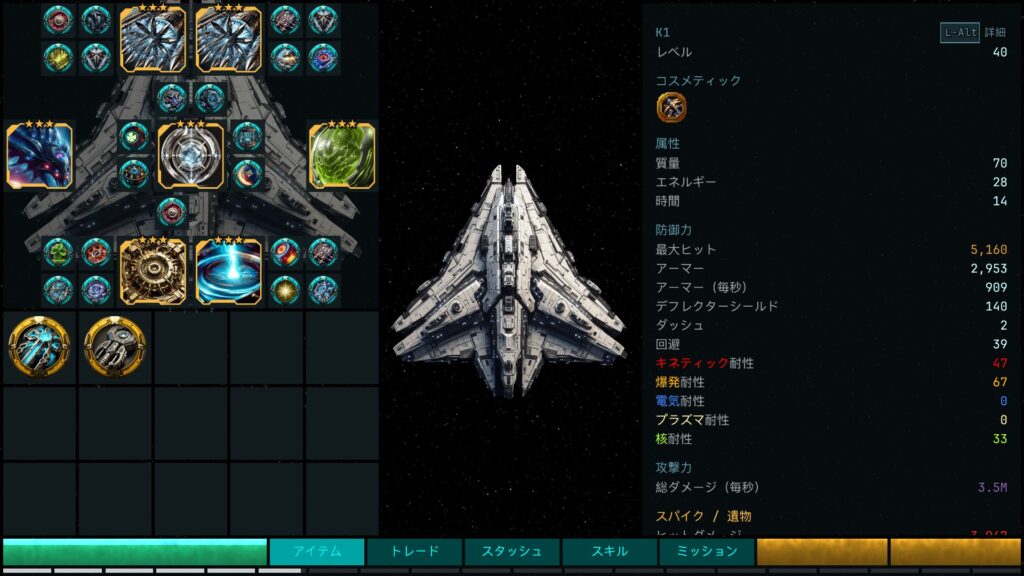Select the yellow starburst small module
Viewport: 1024px width, 576px height.
(285, 289)
